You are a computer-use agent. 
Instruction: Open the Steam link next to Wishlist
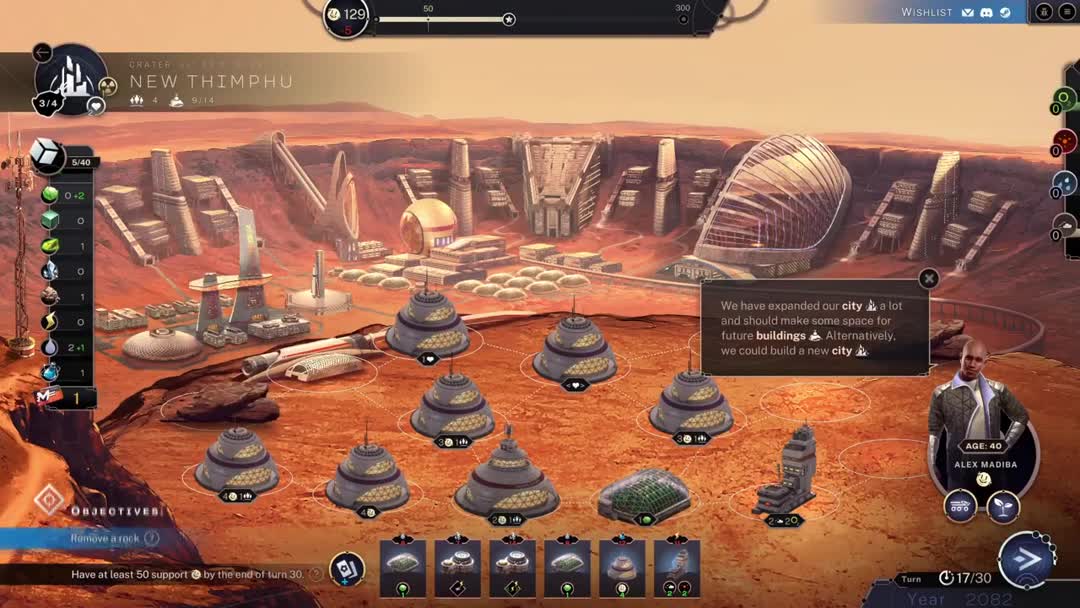pos(1005,13)
